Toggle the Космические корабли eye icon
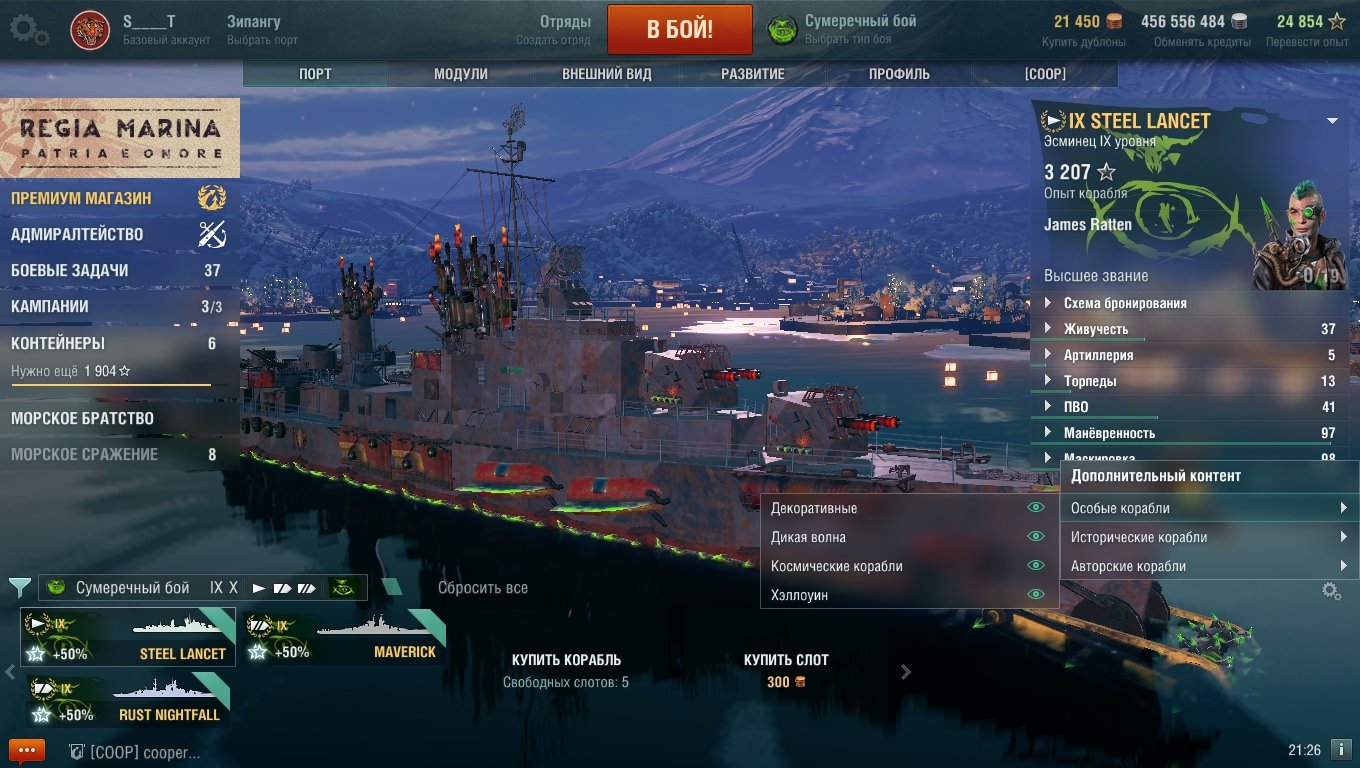Viewport: 1360px width, 768px height. pyautogui.click(x=1036, y=566)
